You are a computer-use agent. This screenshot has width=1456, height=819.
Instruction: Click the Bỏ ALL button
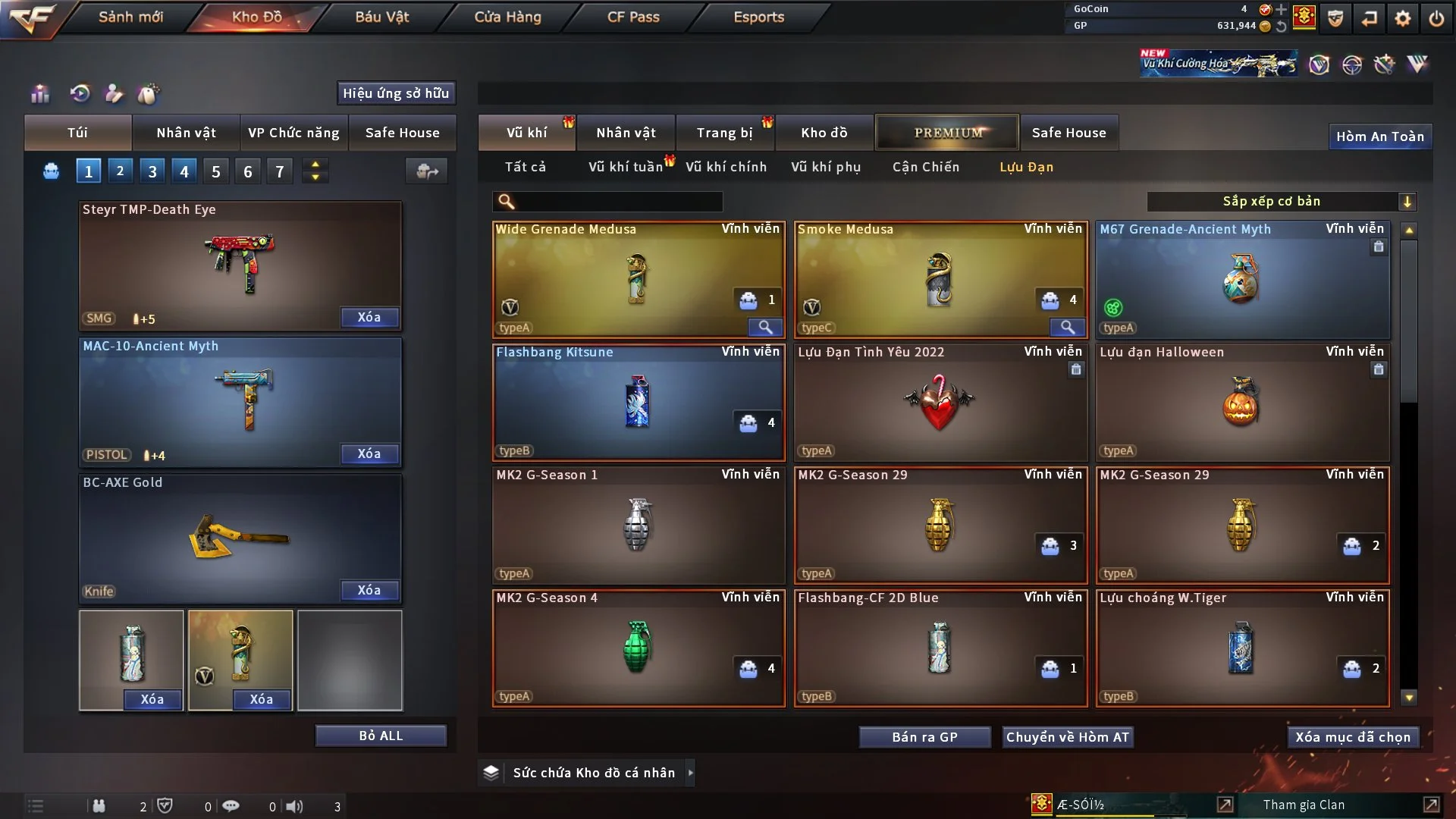pos(381,736)
